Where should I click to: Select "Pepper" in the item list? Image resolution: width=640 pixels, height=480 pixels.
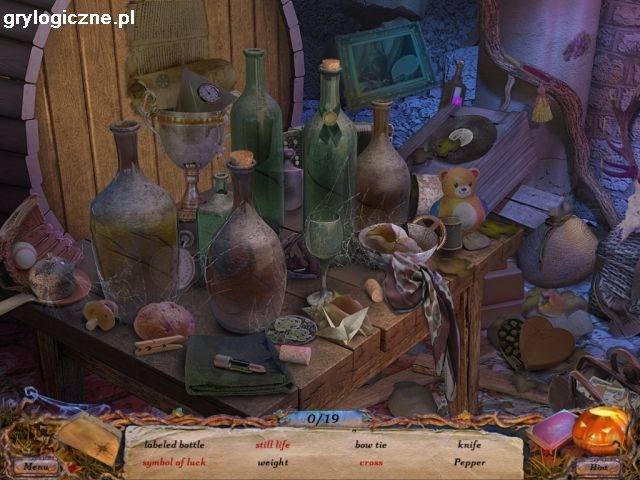coord(469,462)
